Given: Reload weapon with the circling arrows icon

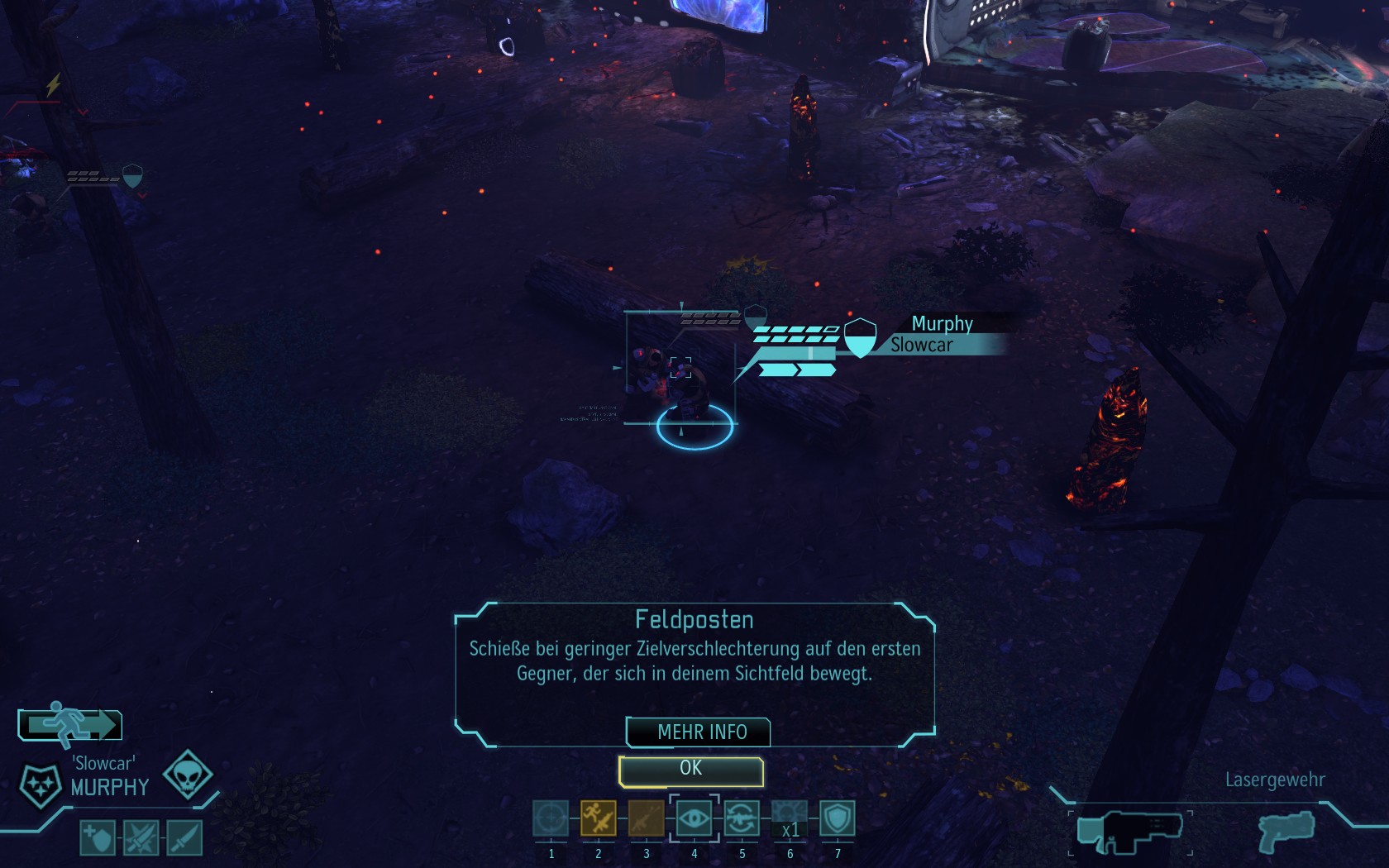Looking at the screenshot, I should coord(742,819).
